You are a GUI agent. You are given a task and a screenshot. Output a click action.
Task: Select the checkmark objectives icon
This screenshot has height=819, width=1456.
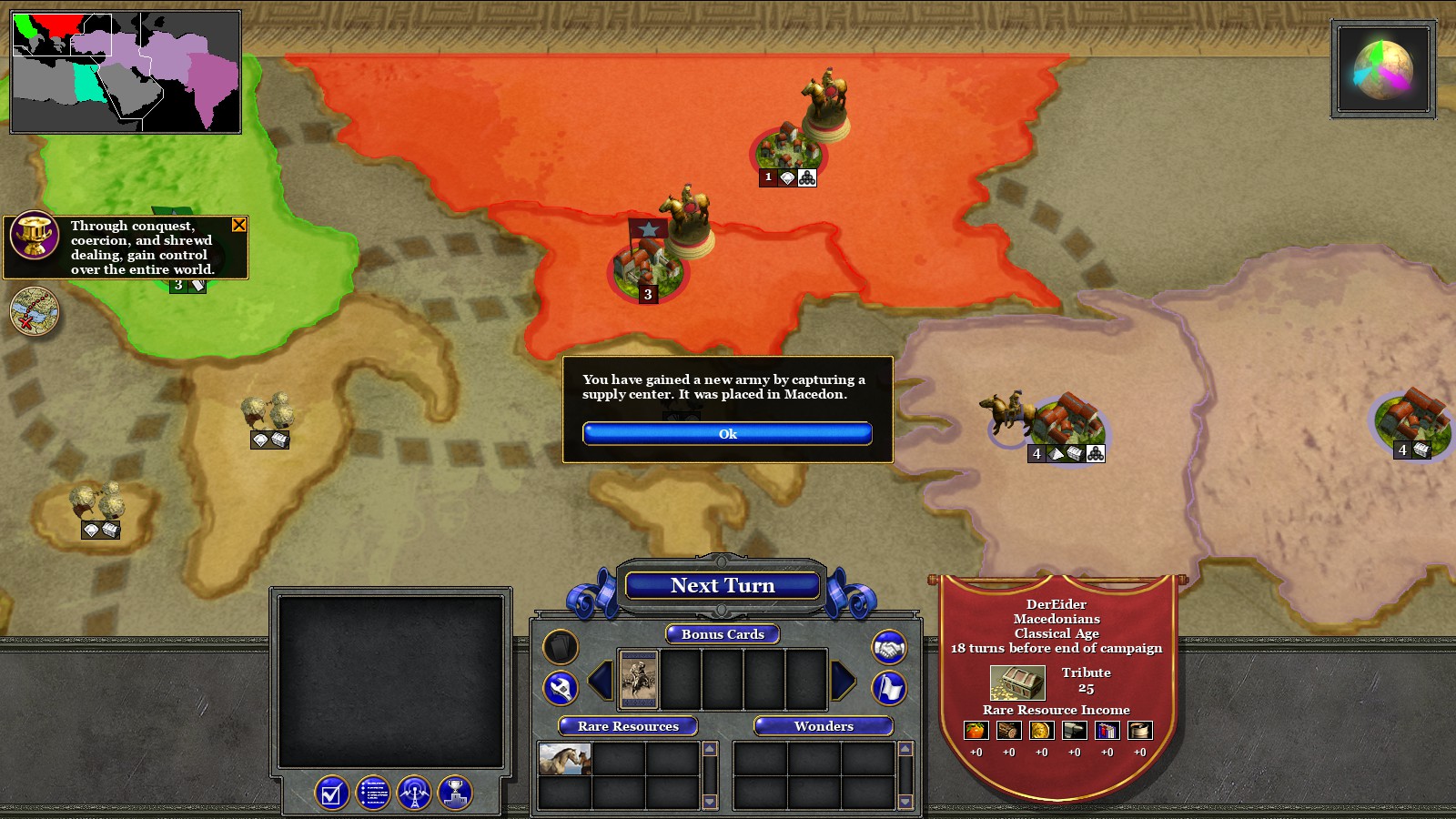click(330, 793)
